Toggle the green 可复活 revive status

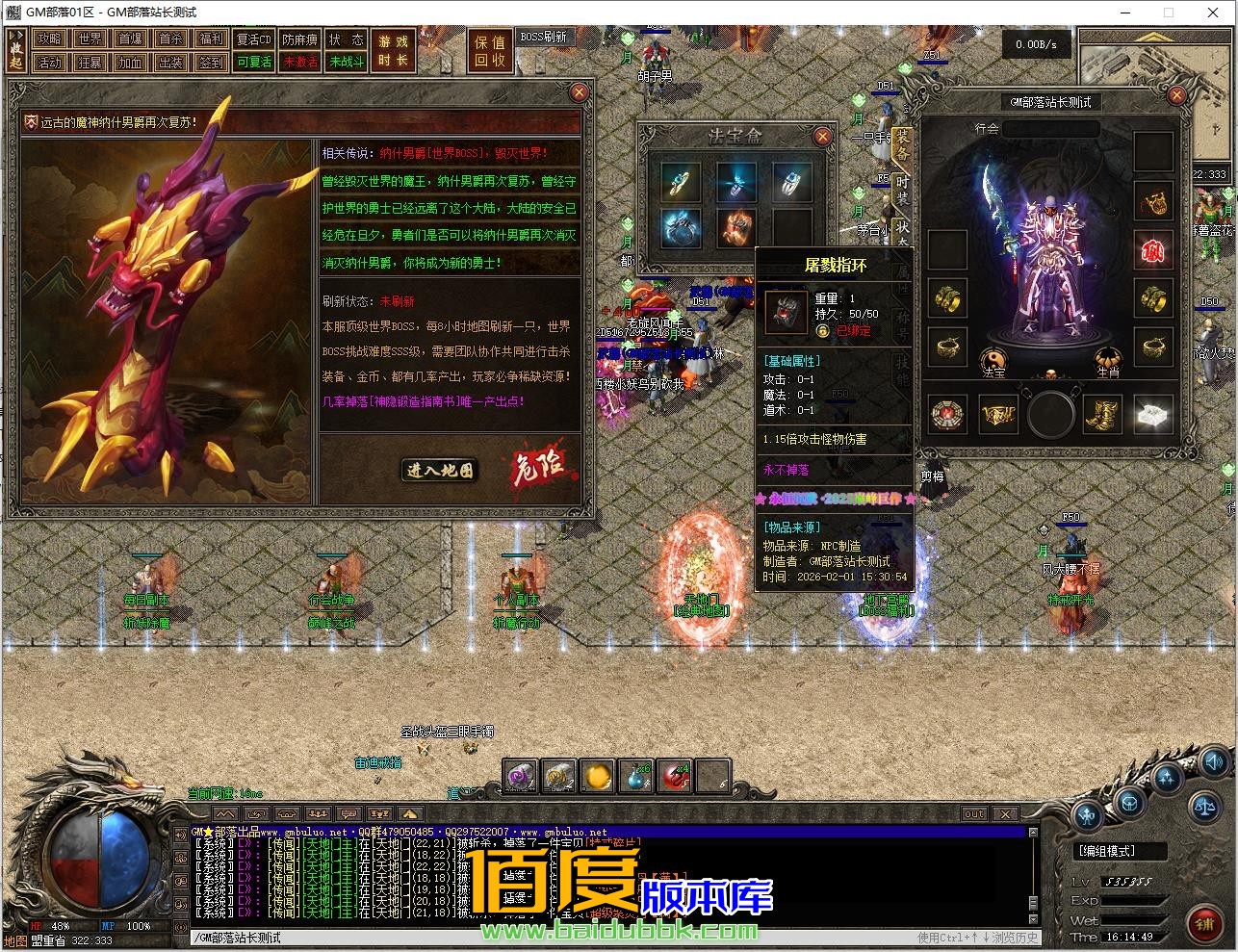252,62
